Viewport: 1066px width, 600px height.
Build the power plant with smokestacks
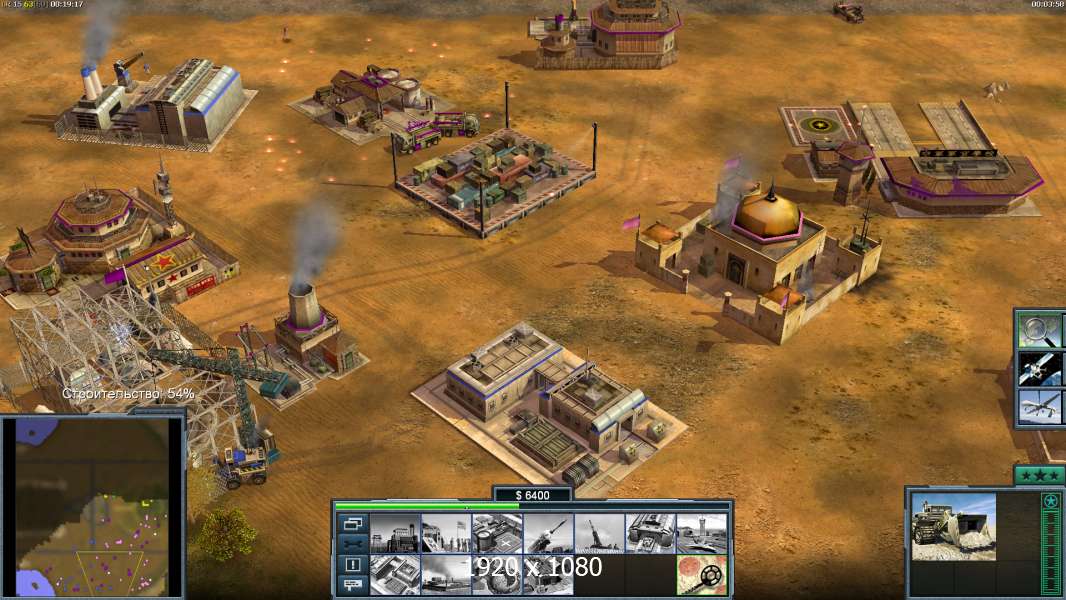(395, 534)
